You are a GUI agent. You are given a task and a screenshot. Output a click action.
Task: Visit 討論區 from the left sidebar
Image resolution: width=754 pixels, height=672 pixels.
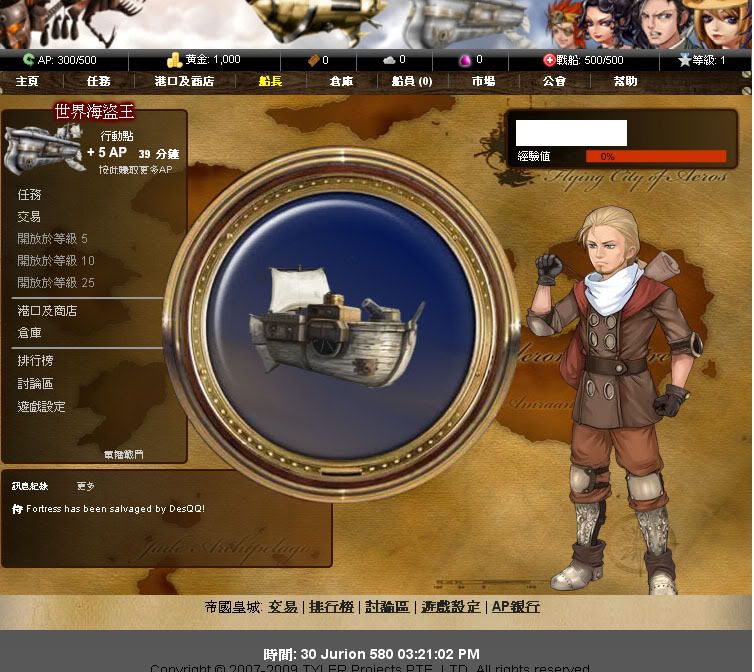point(35,384)
